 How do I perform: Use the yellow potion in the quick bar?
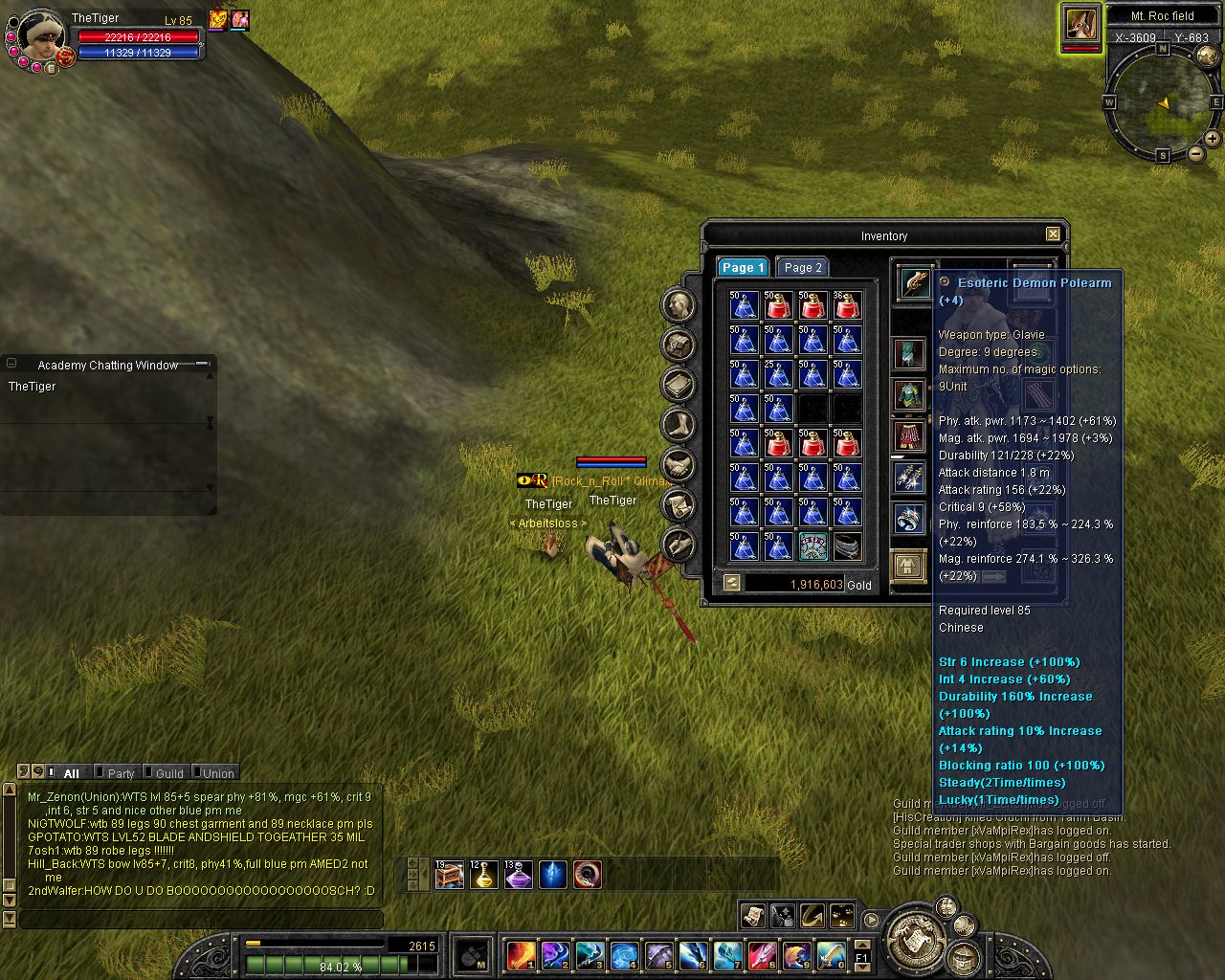484,875
